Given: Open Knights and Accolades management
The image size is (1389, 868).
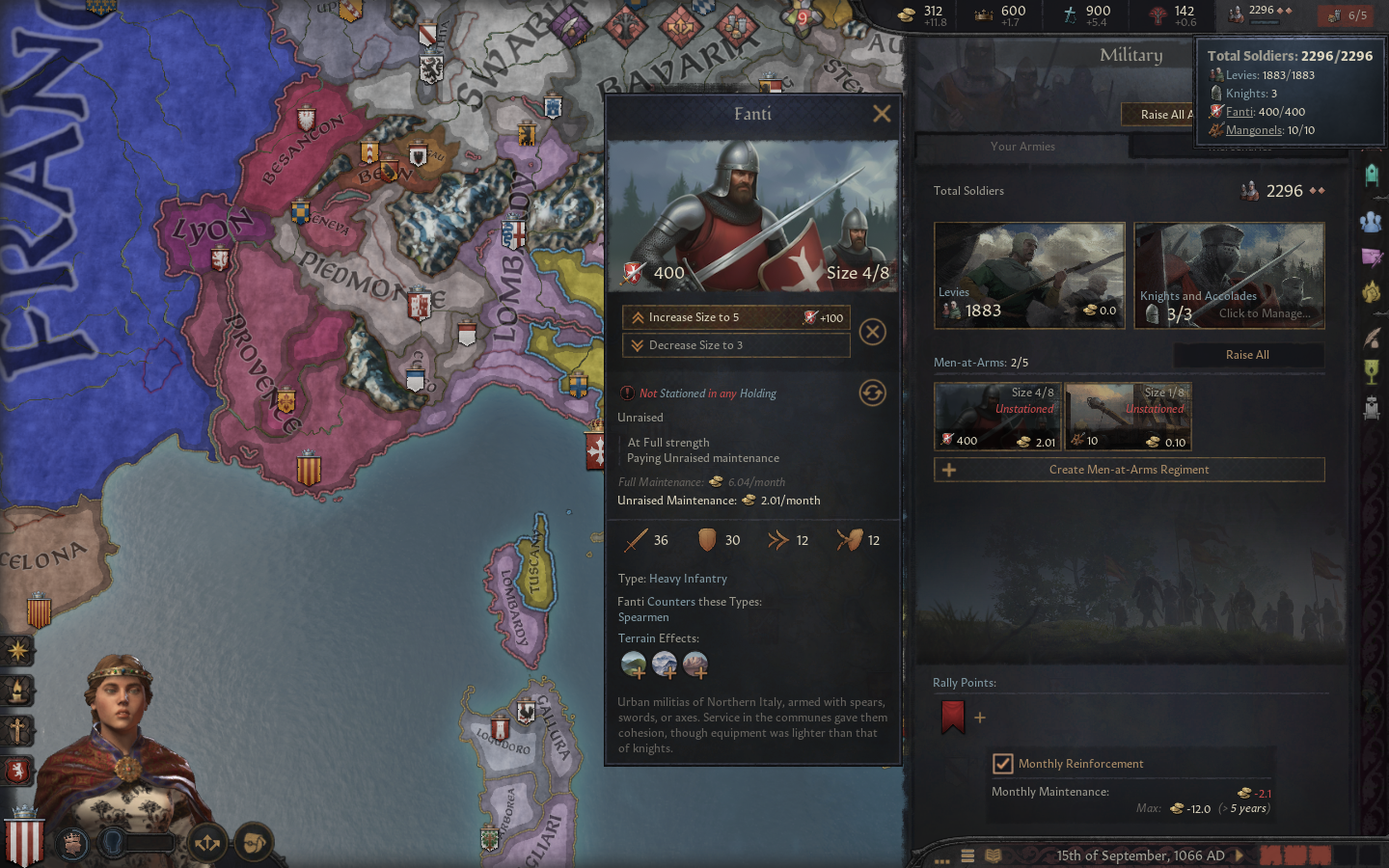Looking at the screenshot, I should pos(1229,276).
